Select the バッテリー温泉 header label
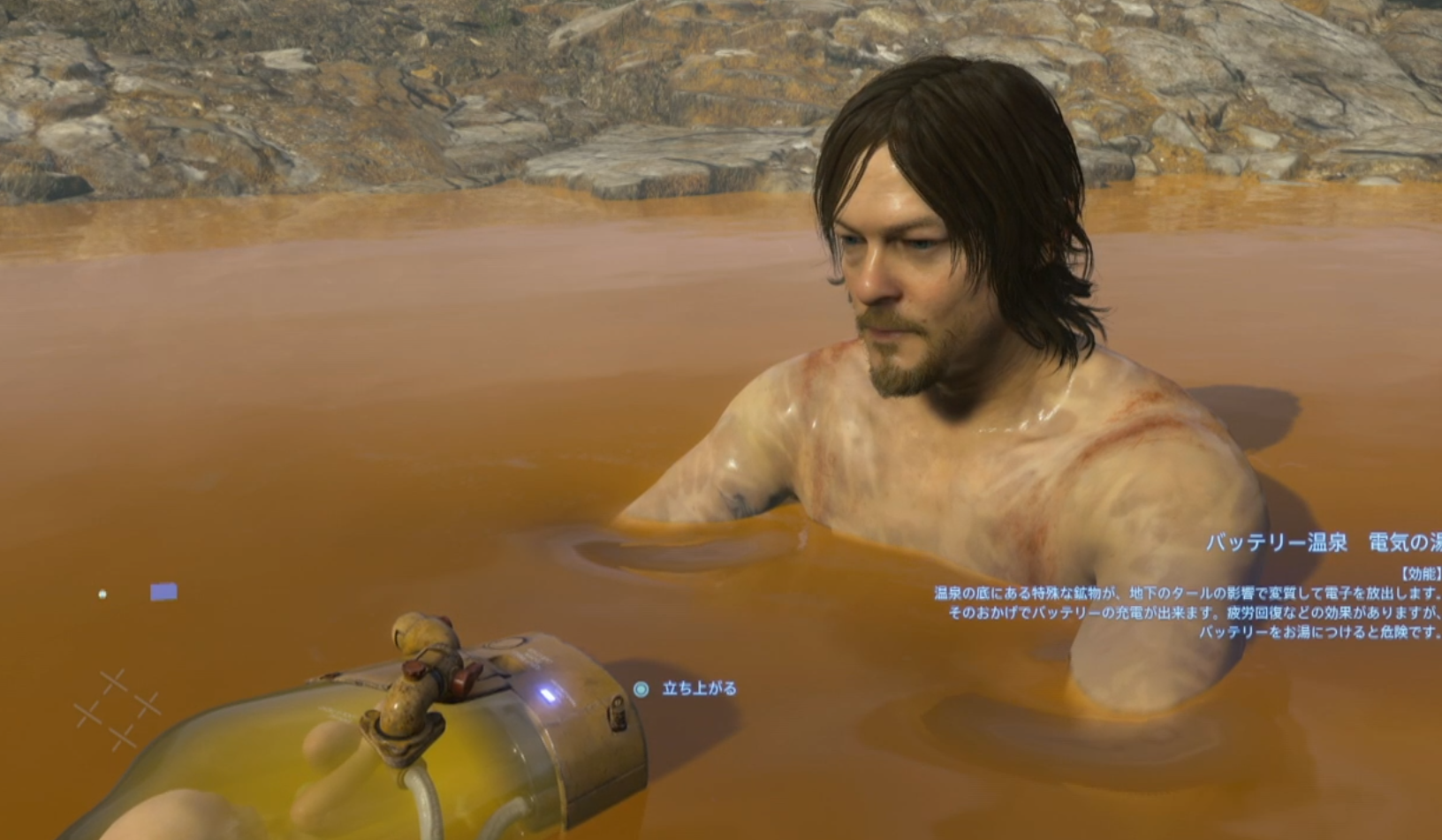The width and height of the screenshot is (1442, 840). coord(1275,541)
